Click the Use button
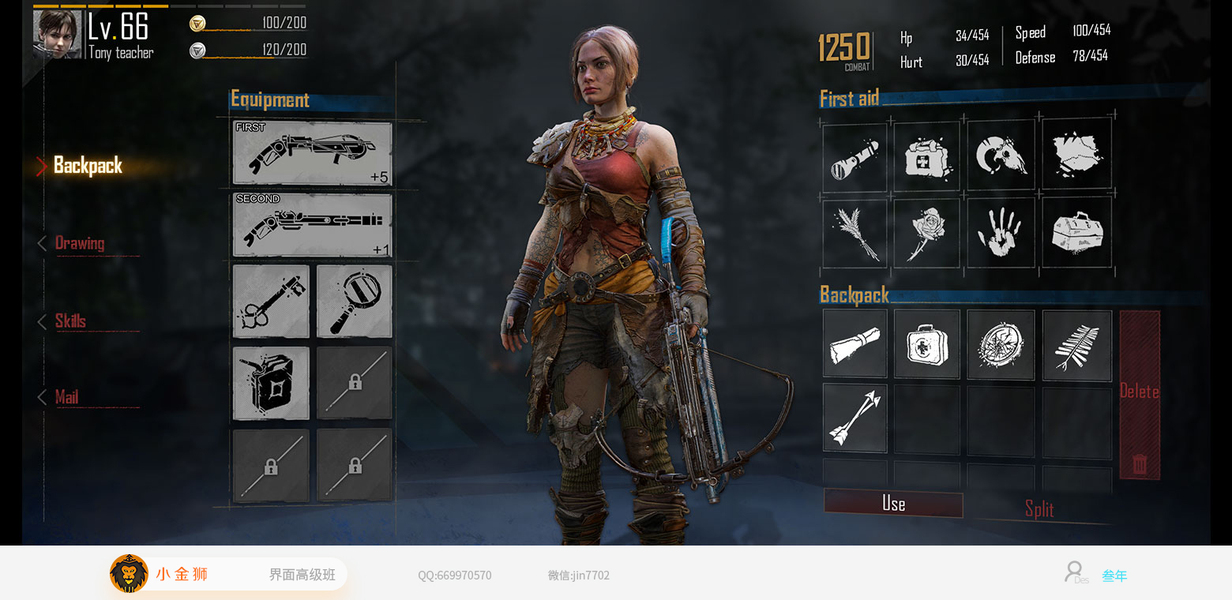The height and width of the screenshot is (600, 1232). pos(893,504)
